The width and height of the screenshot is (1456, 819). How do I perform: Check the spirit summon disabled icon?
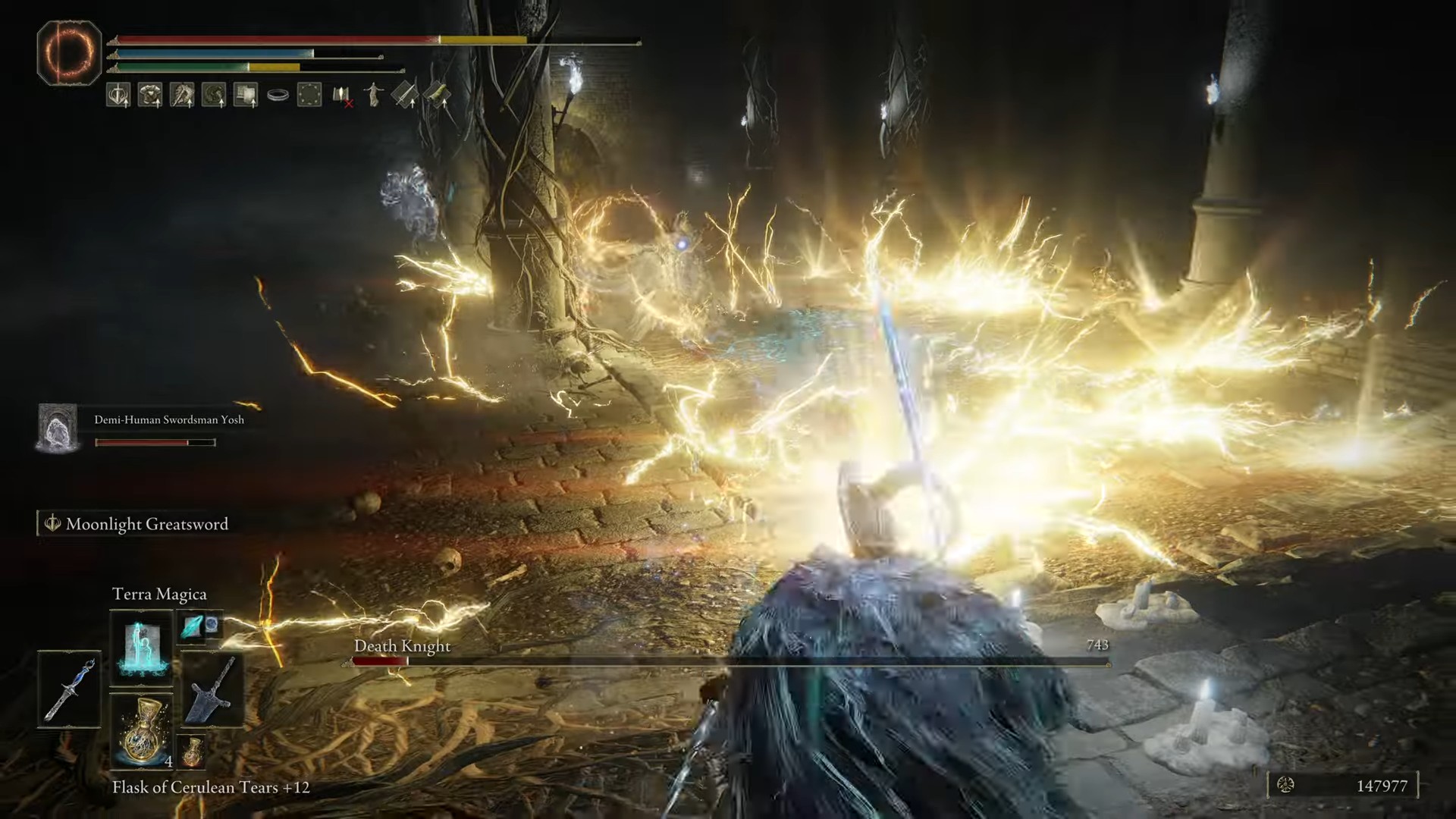click(343, 96)
